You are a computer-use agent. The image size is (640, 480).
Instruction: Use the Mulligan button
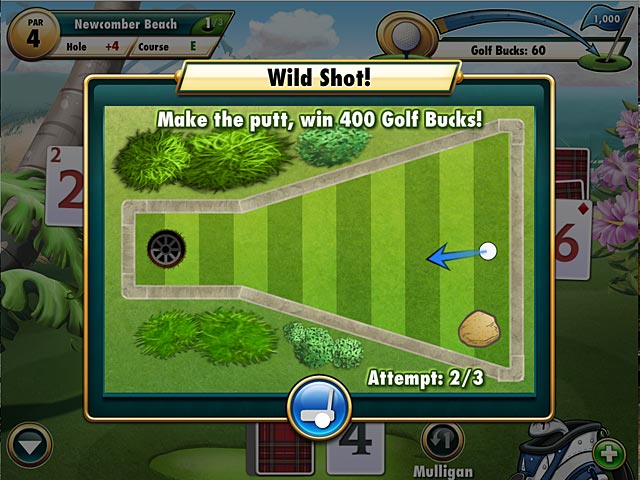coord(441,441)
